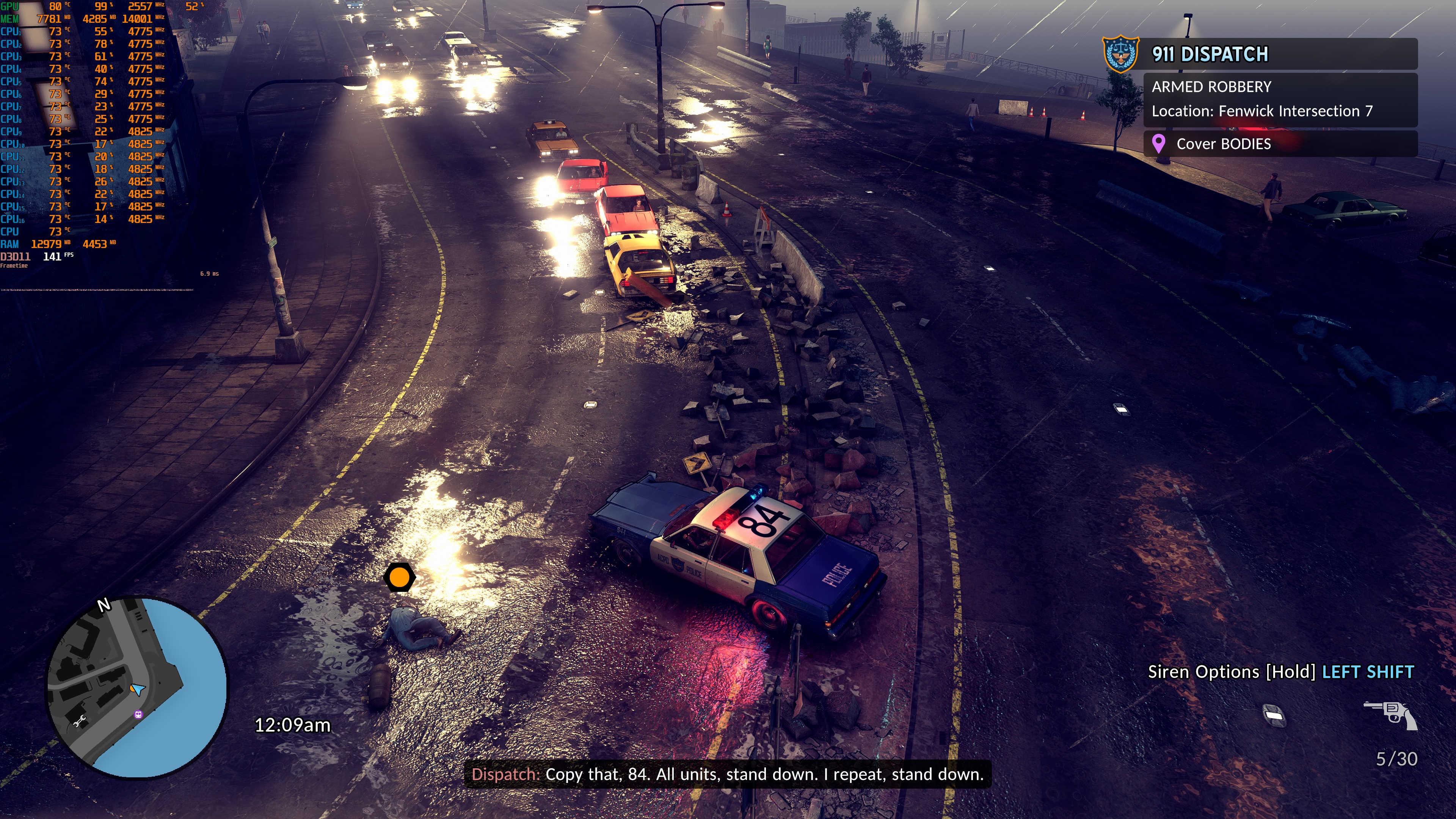Select the purple station marker on minimap
Image resolution: width=1456 pixels, height=819 pixels.
tap(138, 714)
